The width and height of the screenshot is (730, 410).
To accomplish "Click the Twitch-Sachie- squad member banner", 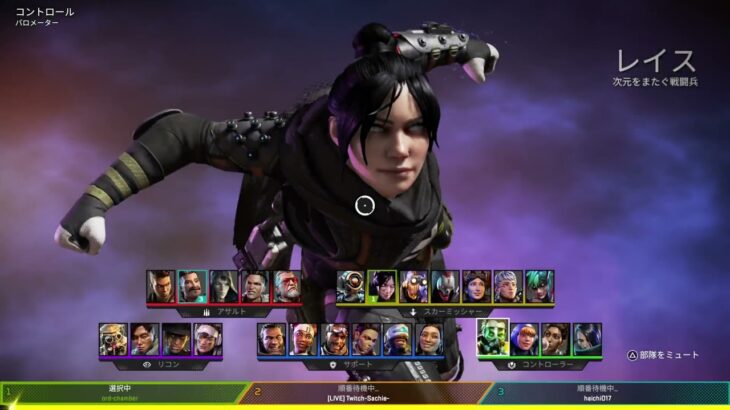I will point(365,393).
